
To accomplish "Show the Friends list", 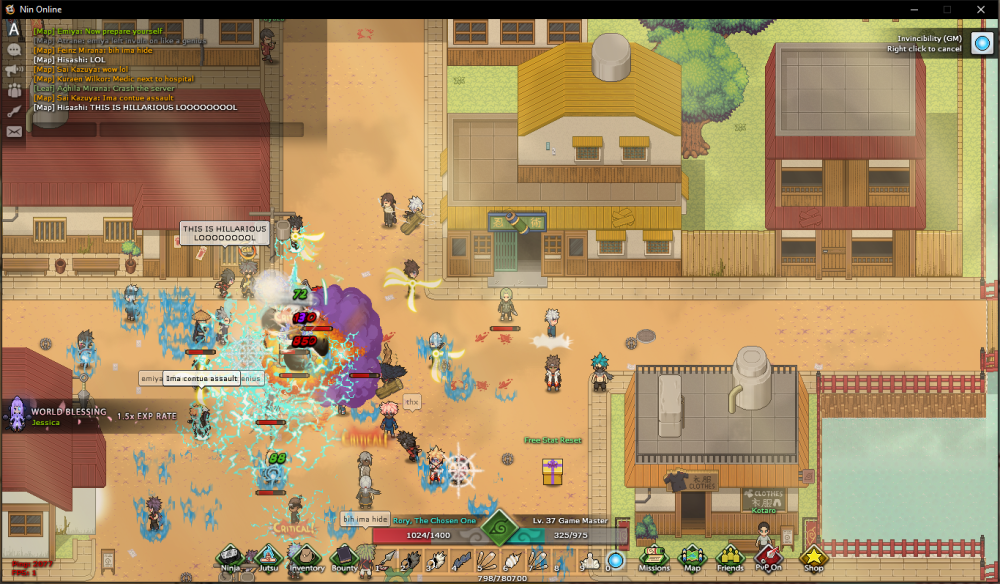I will [730, 556].
